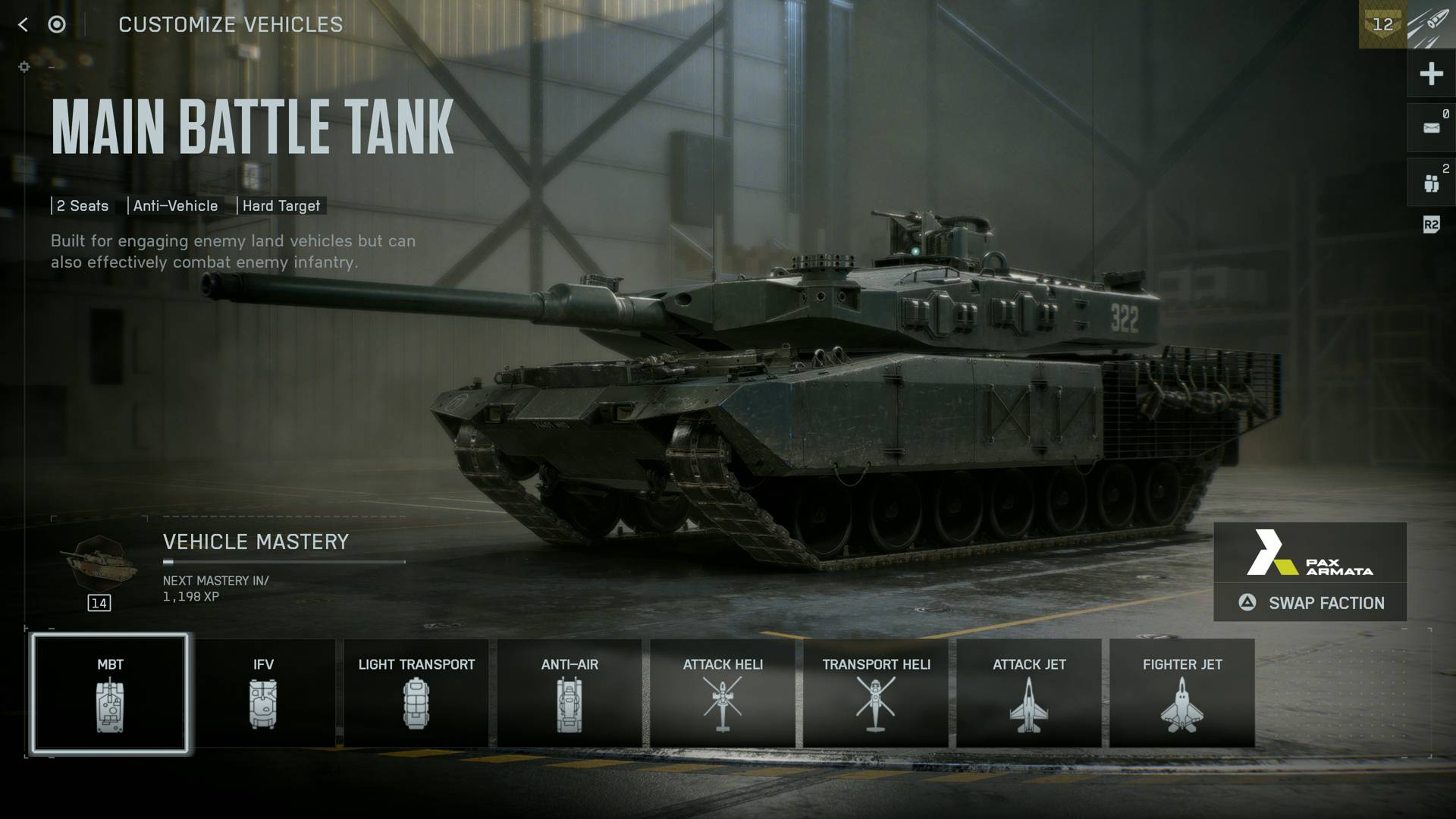
Task: Select the Attack Heli category
Action: click(x=723, y=694)
